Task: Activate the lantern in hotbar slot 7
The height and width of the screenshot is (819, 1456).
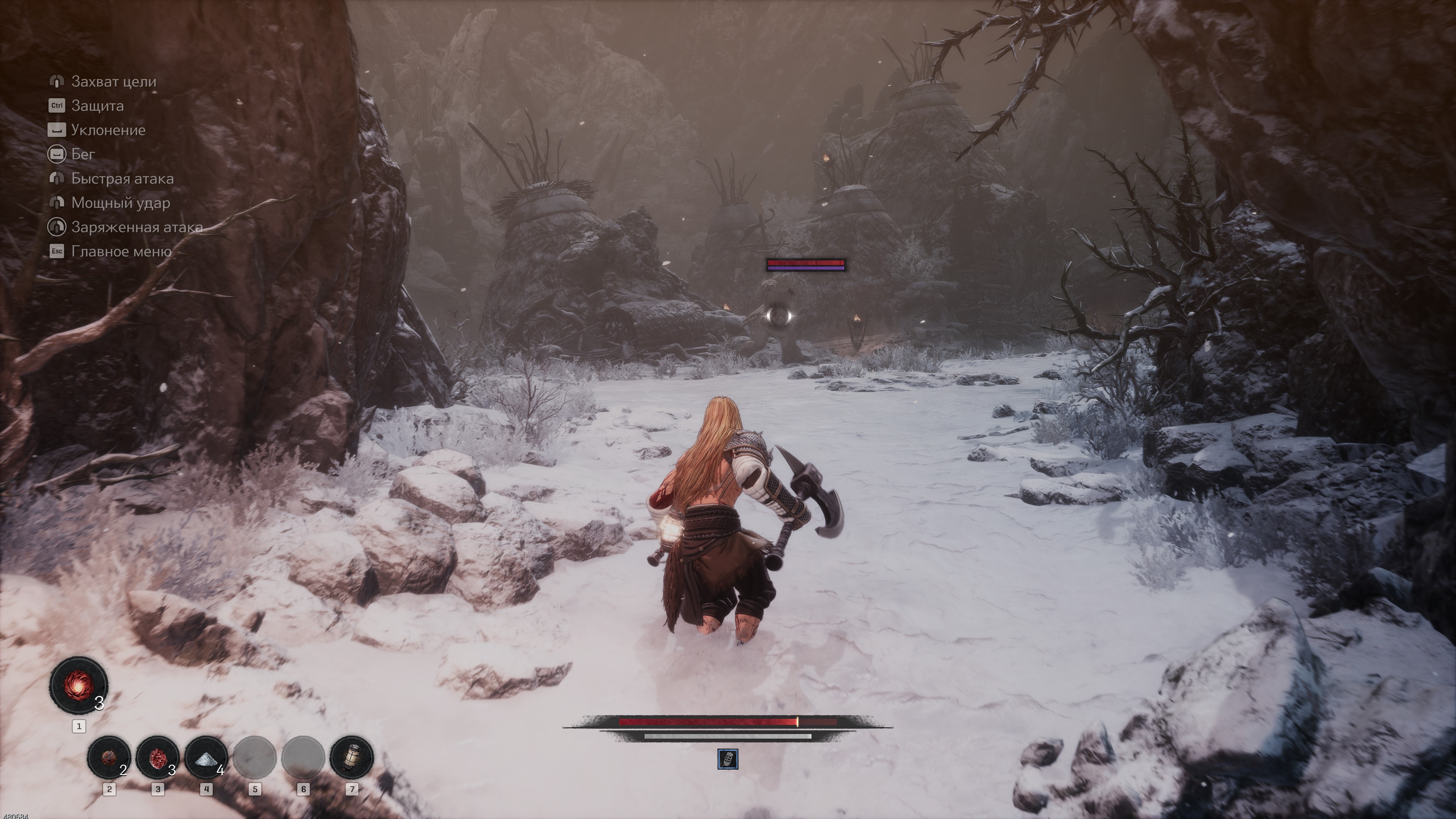Action: point(351,757)
